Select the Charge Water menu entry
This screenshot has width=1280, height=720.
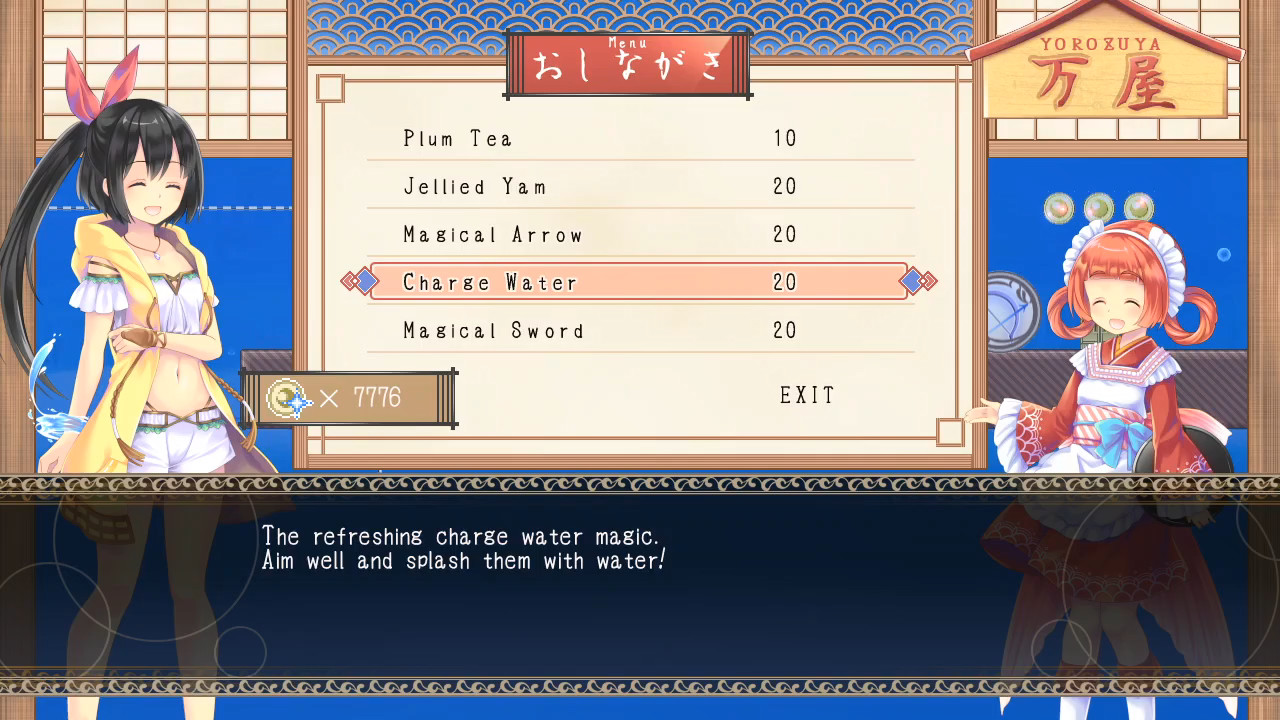490,283
